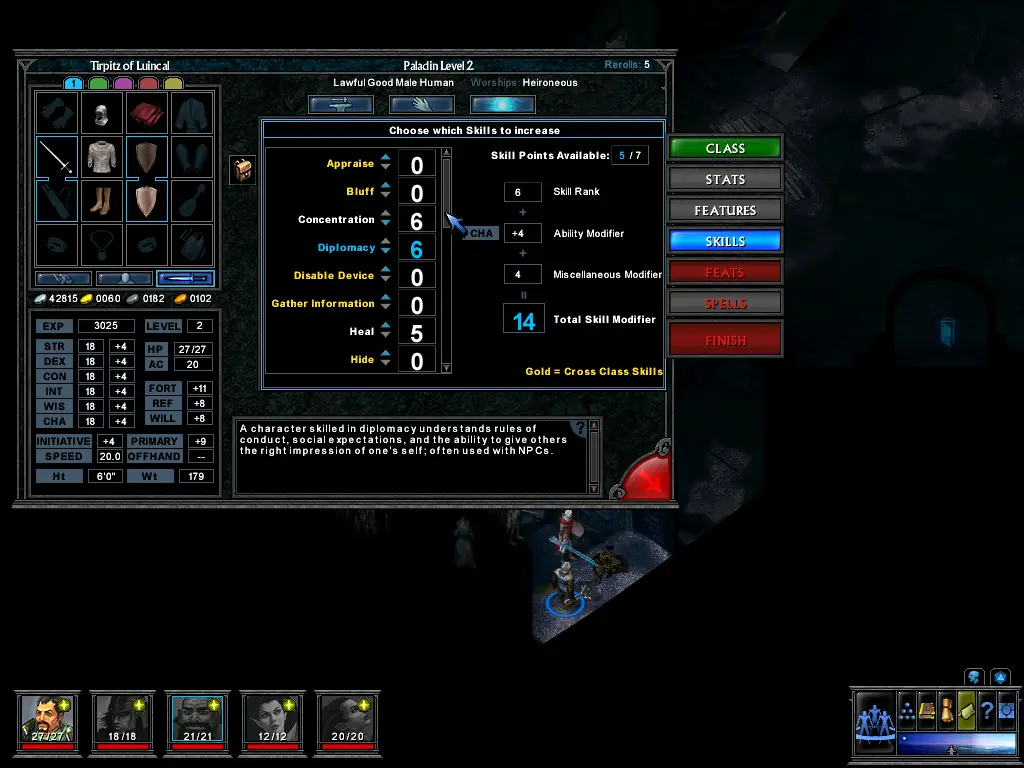Choose the Concentration skill in the list
Image resolution: width=1024 pixels, height=768 pixels.
click(x=336, y=220)
